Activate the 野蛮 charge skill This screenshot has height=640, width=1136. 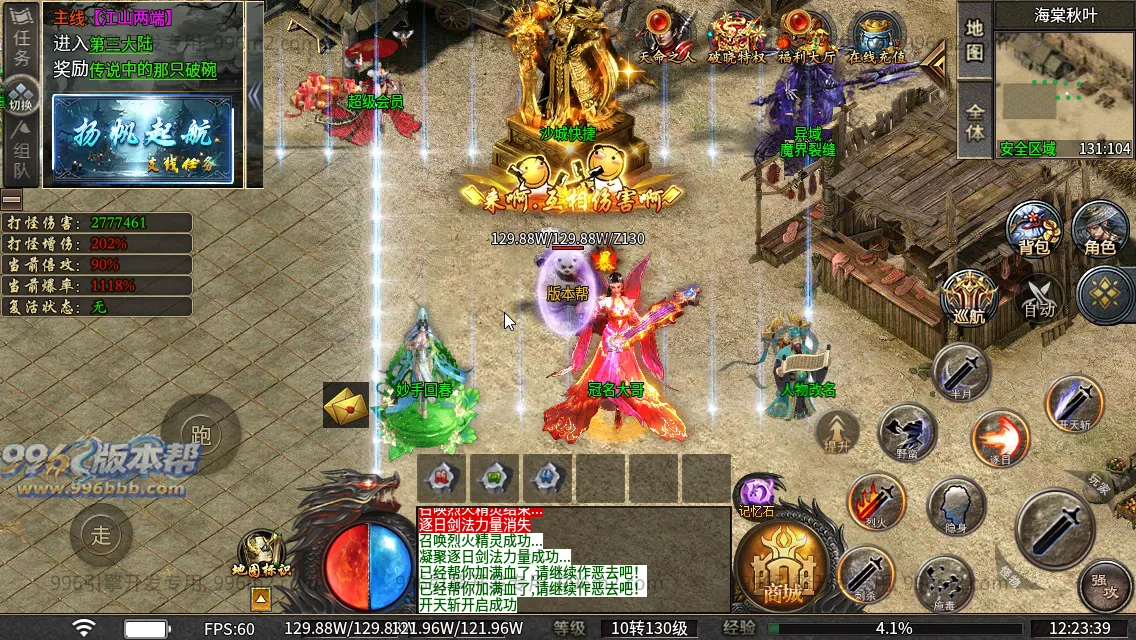(907, 432)
